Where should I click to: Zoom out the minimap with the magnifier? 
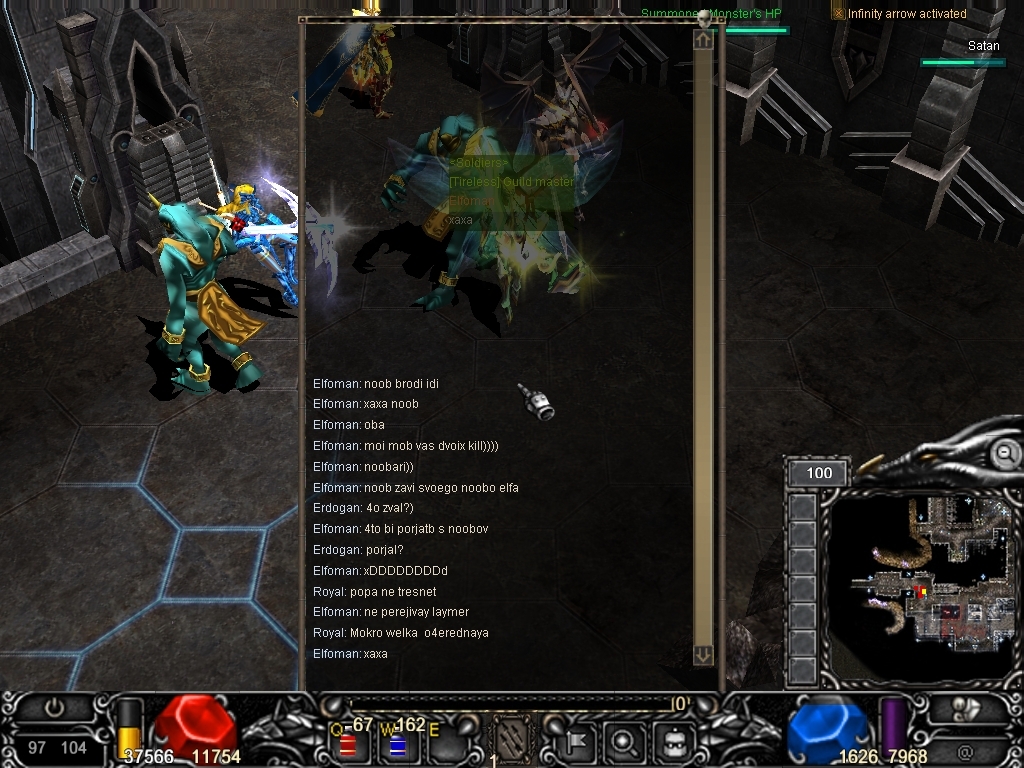tap(1005, 454)
